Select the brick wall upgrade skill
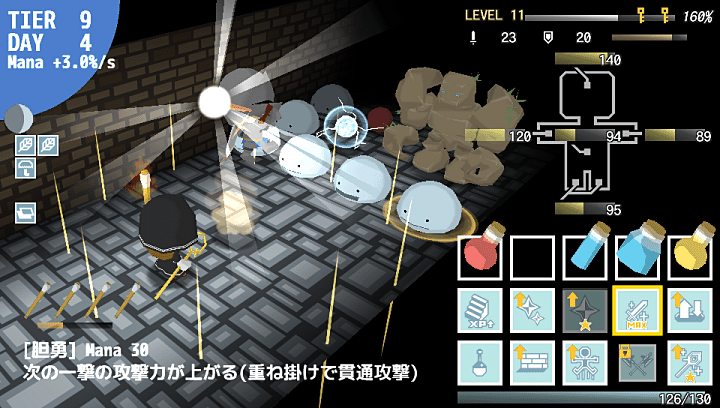 (x=533, y=362)
